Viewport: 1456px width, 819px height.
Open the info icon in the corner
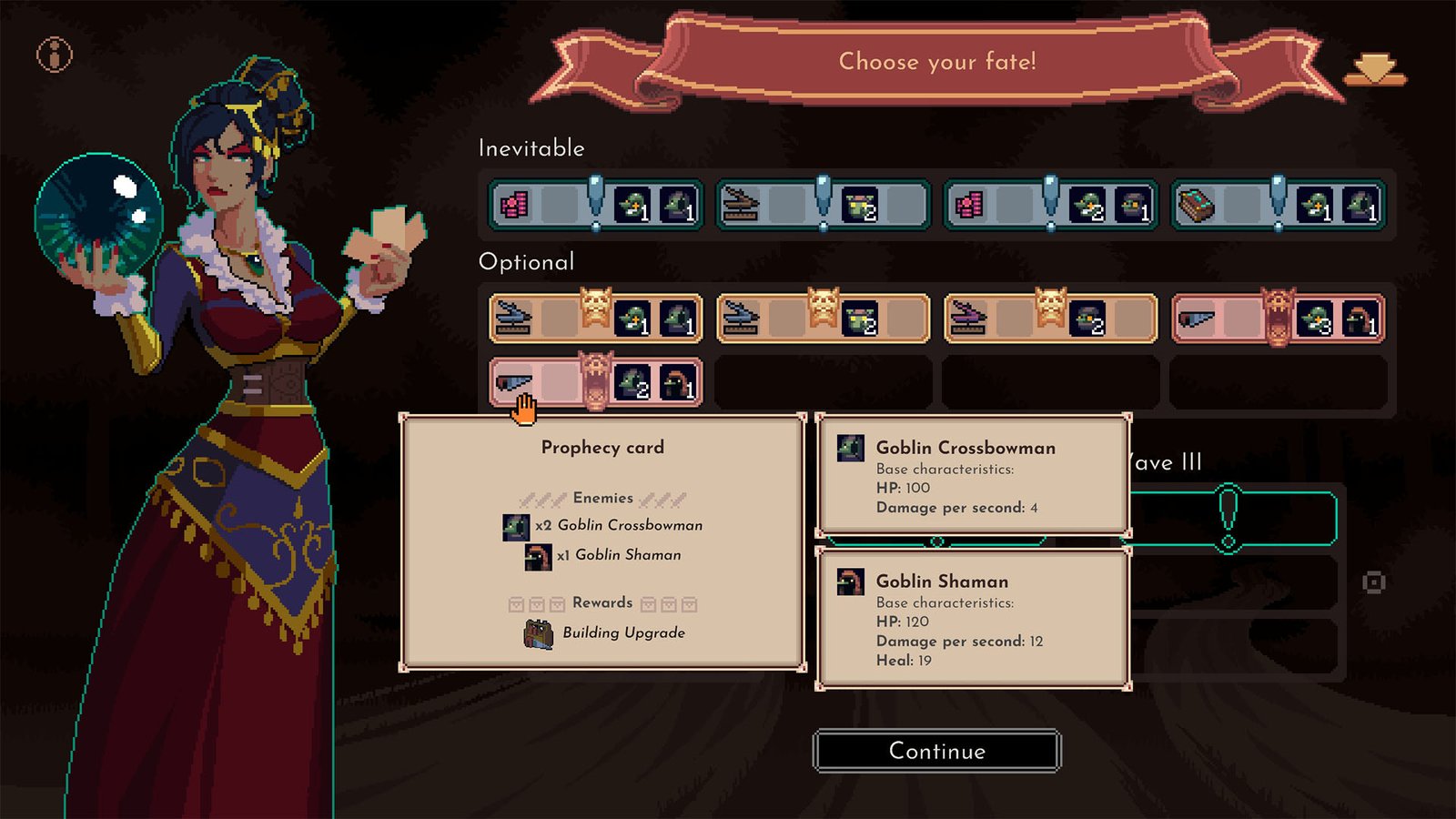(55, 56)
